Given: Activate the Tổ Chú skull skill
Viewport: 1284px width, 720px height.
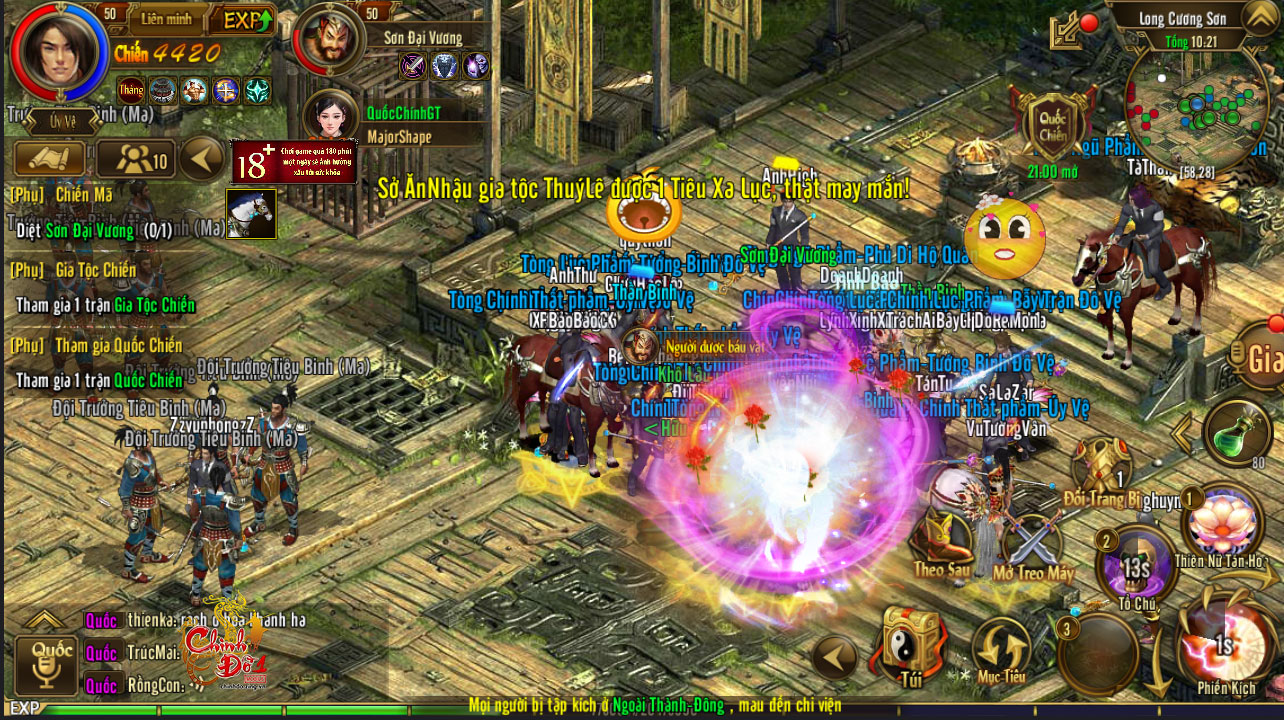Looking at the screenshot, I should tap(1137, 567).
